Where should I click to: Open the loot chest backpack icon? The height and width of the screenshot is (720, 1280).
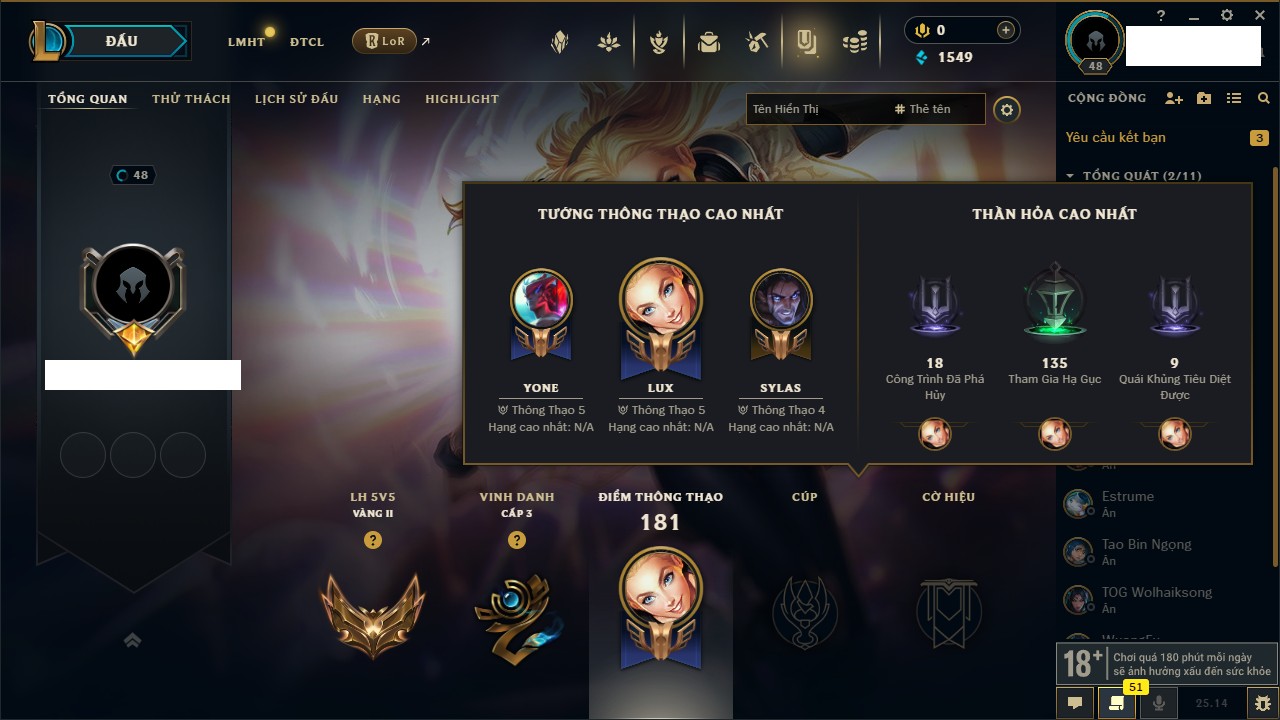[709, 43]
